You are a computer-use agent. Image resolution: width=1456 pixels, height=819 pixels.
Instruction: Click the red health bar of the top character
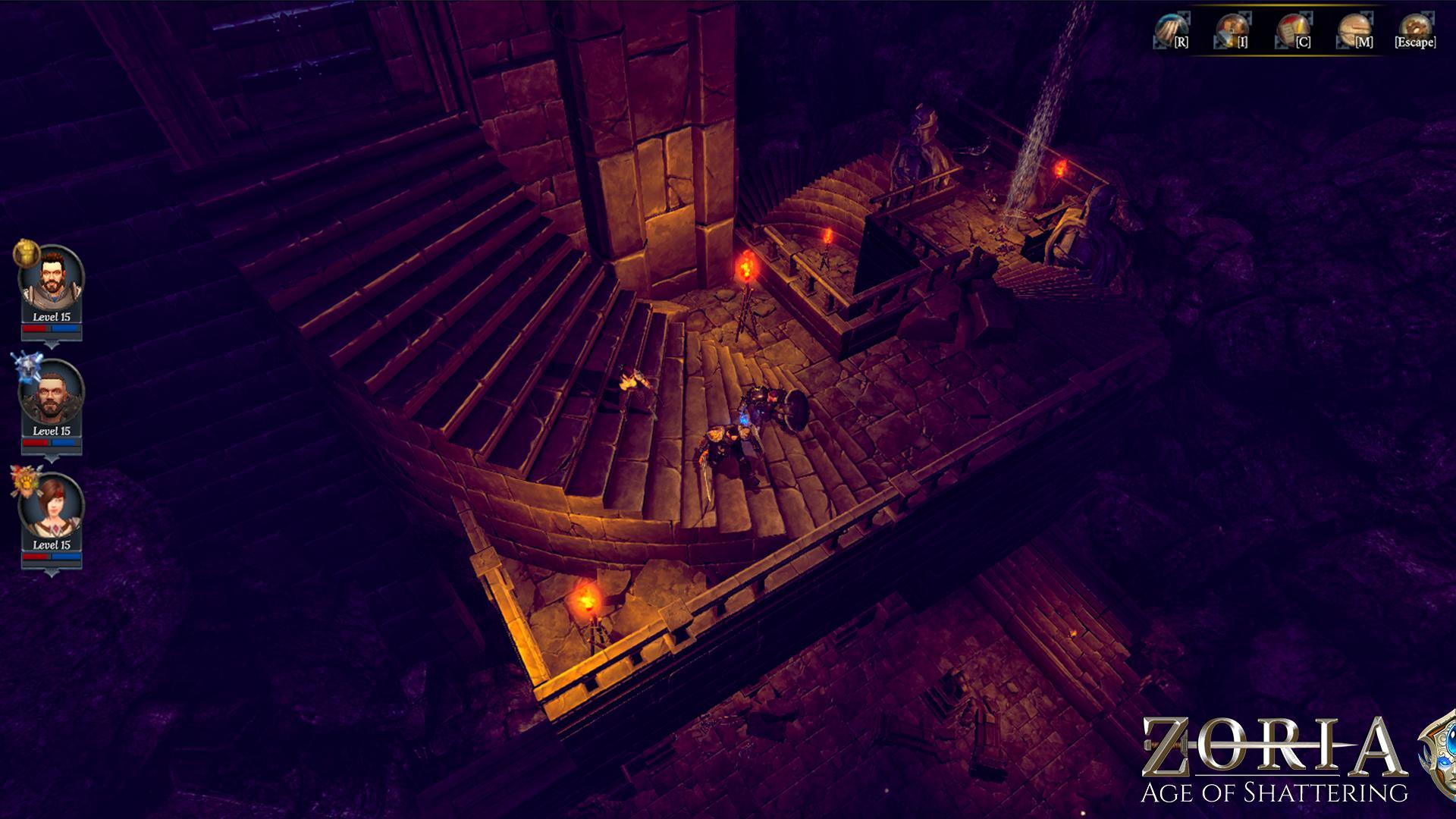[x=34, y=330]
